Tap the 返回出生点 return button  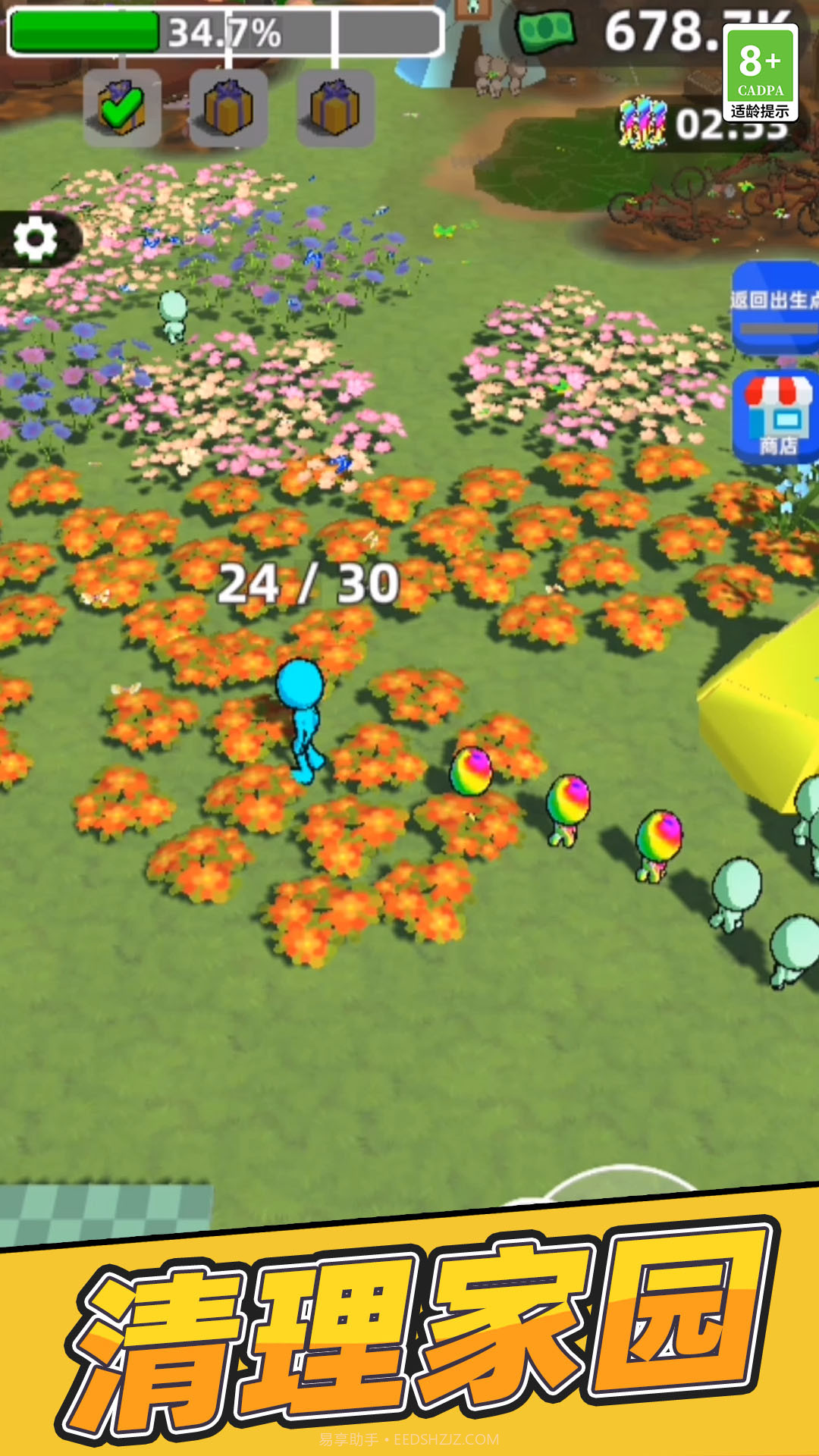click(776, 306)
